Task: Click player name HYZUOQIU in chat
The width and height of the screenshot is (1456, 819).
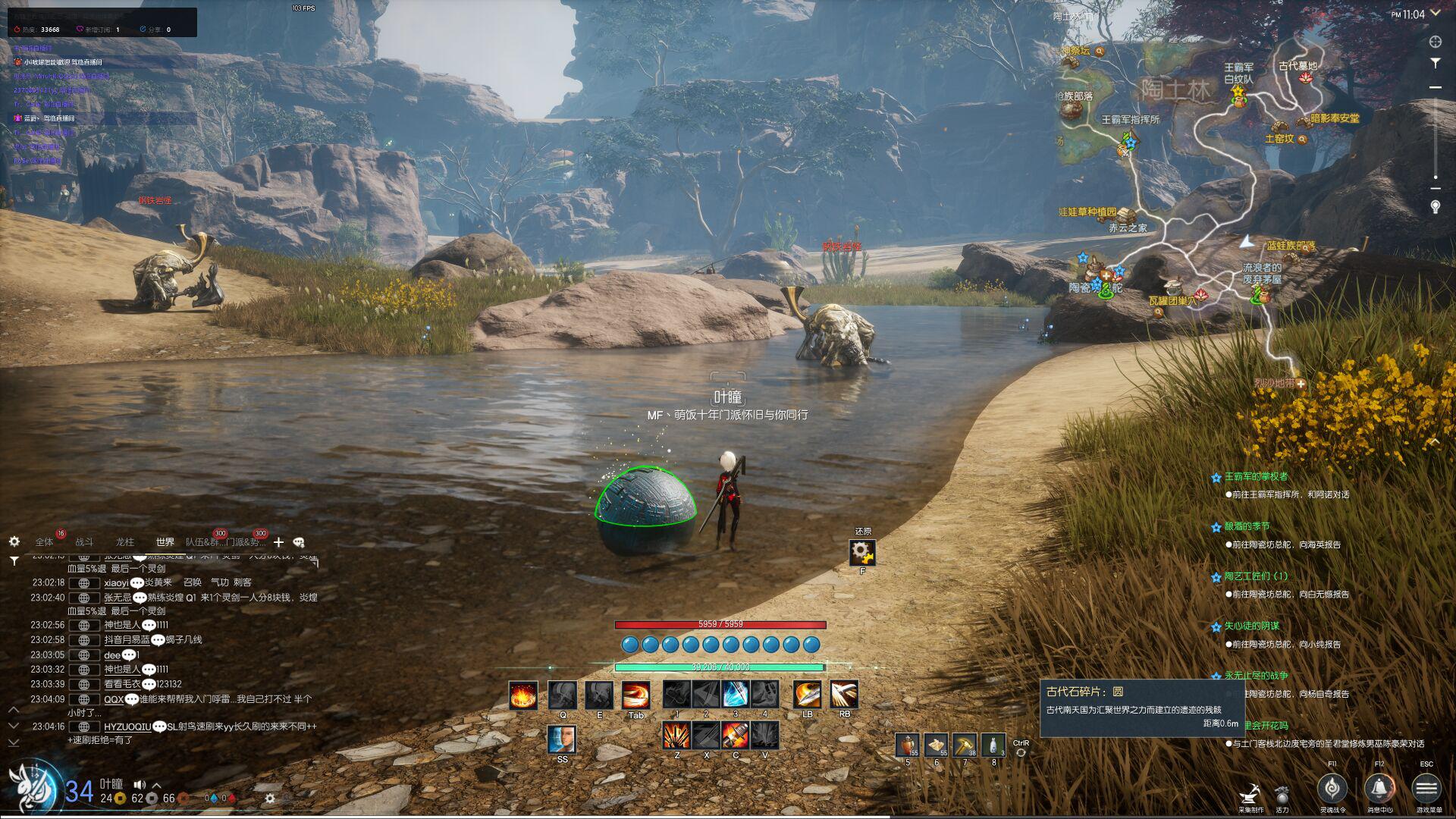Action: tap(127, 726)
